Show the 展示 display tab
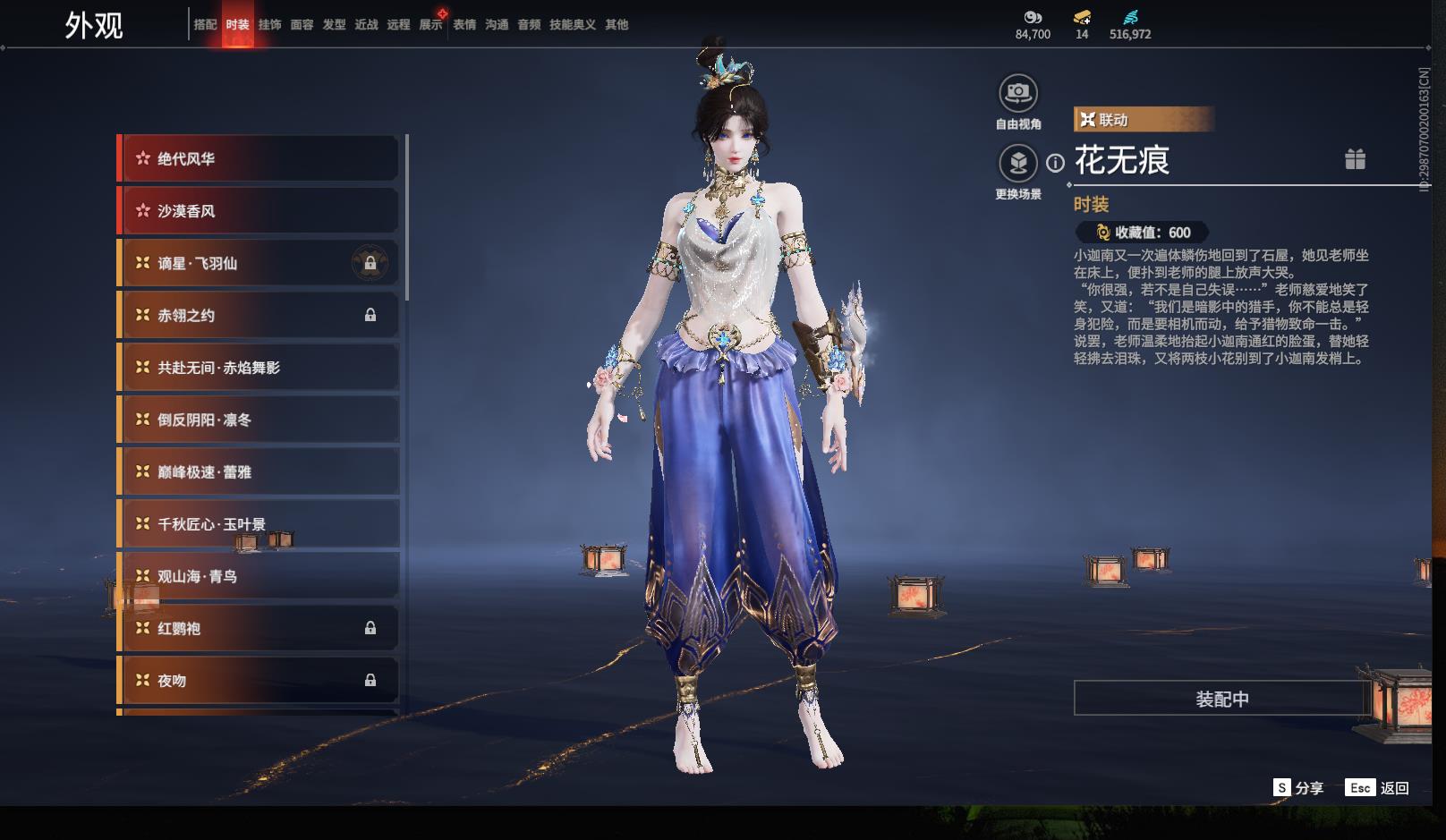The height and width of the screenshot is (840, 1446). pos(430,25)
